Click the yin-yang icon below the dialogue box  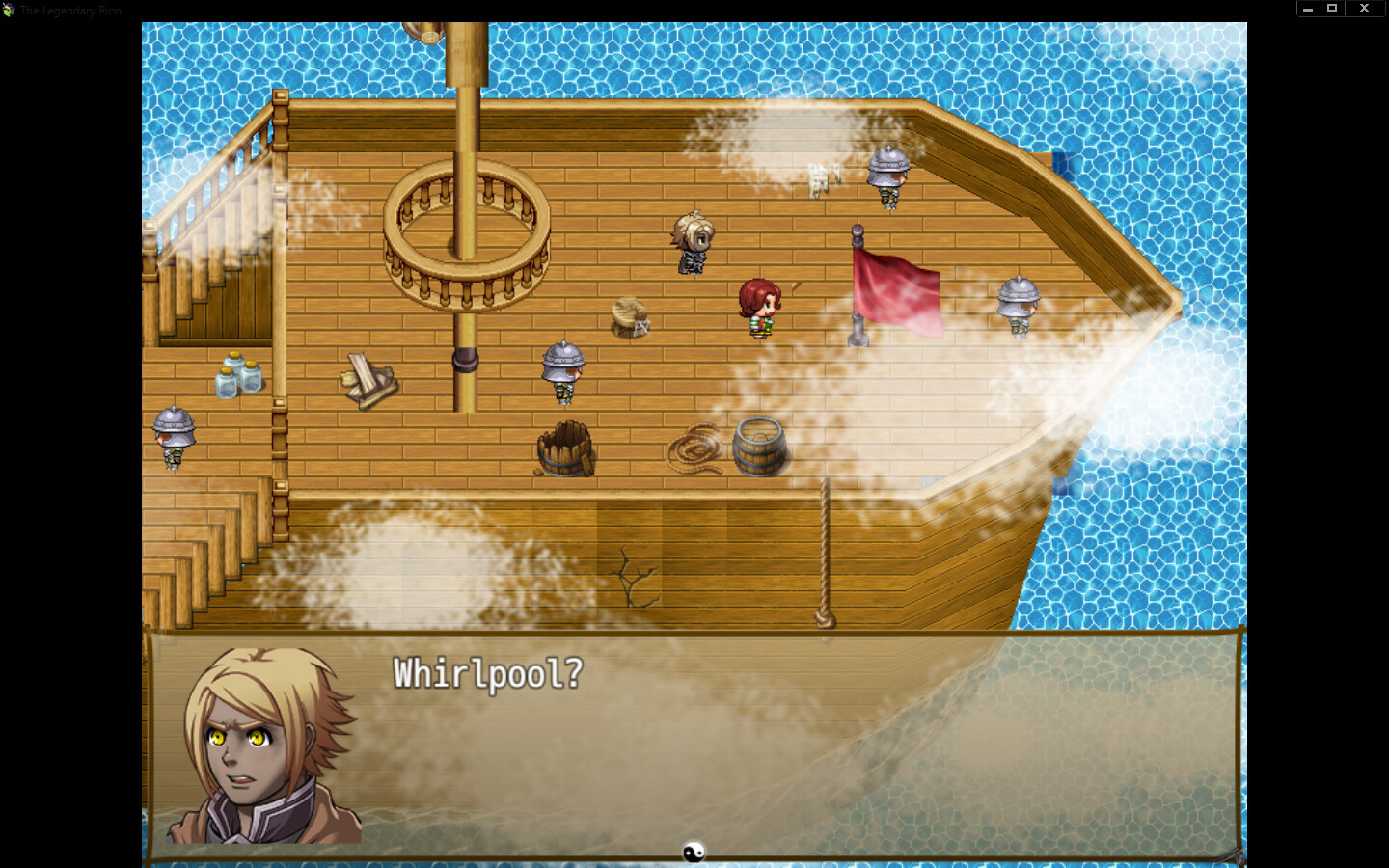(x=693, y=853)
